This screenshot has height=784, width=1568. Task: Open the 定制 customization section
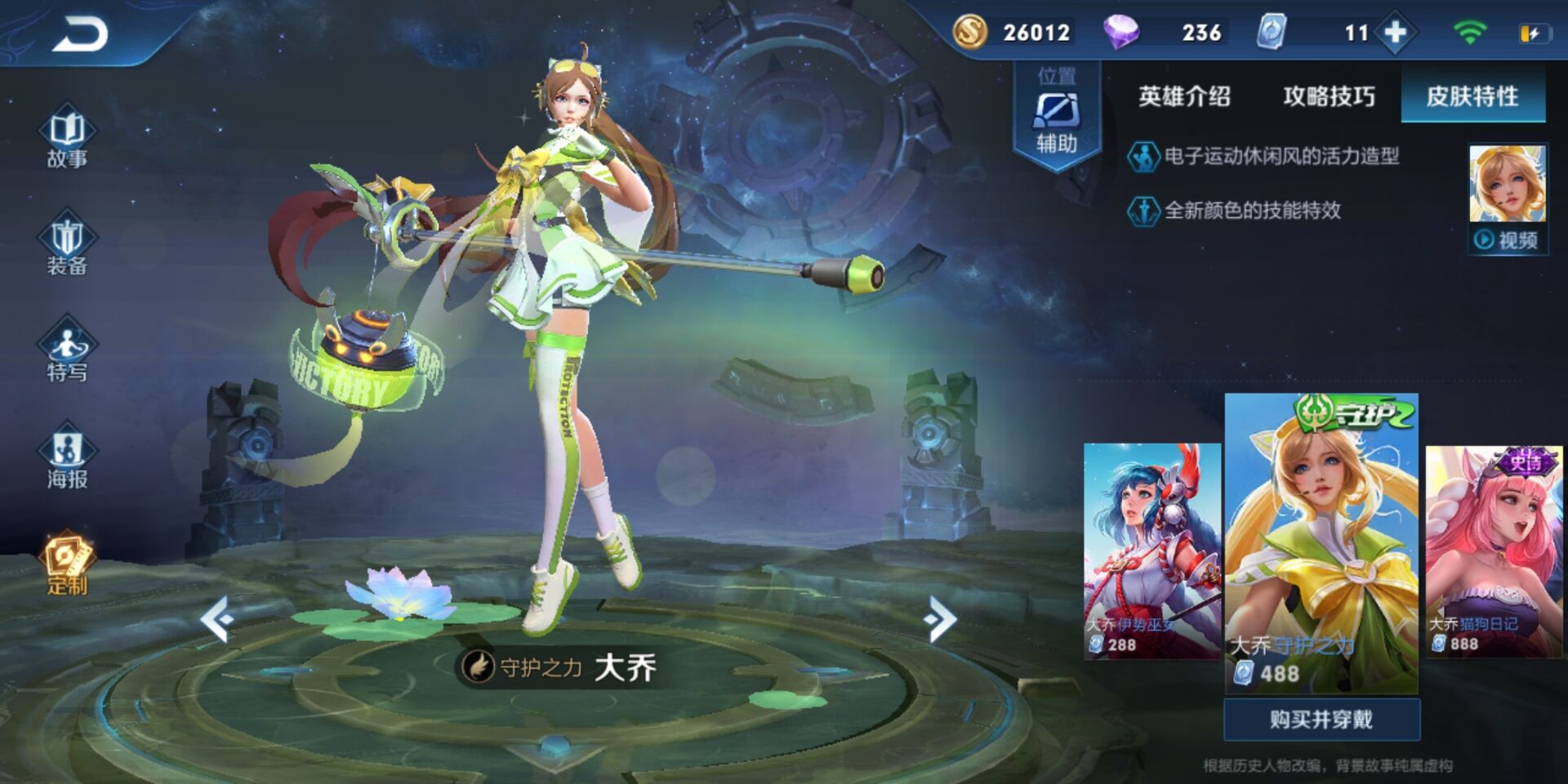[67, 565]
